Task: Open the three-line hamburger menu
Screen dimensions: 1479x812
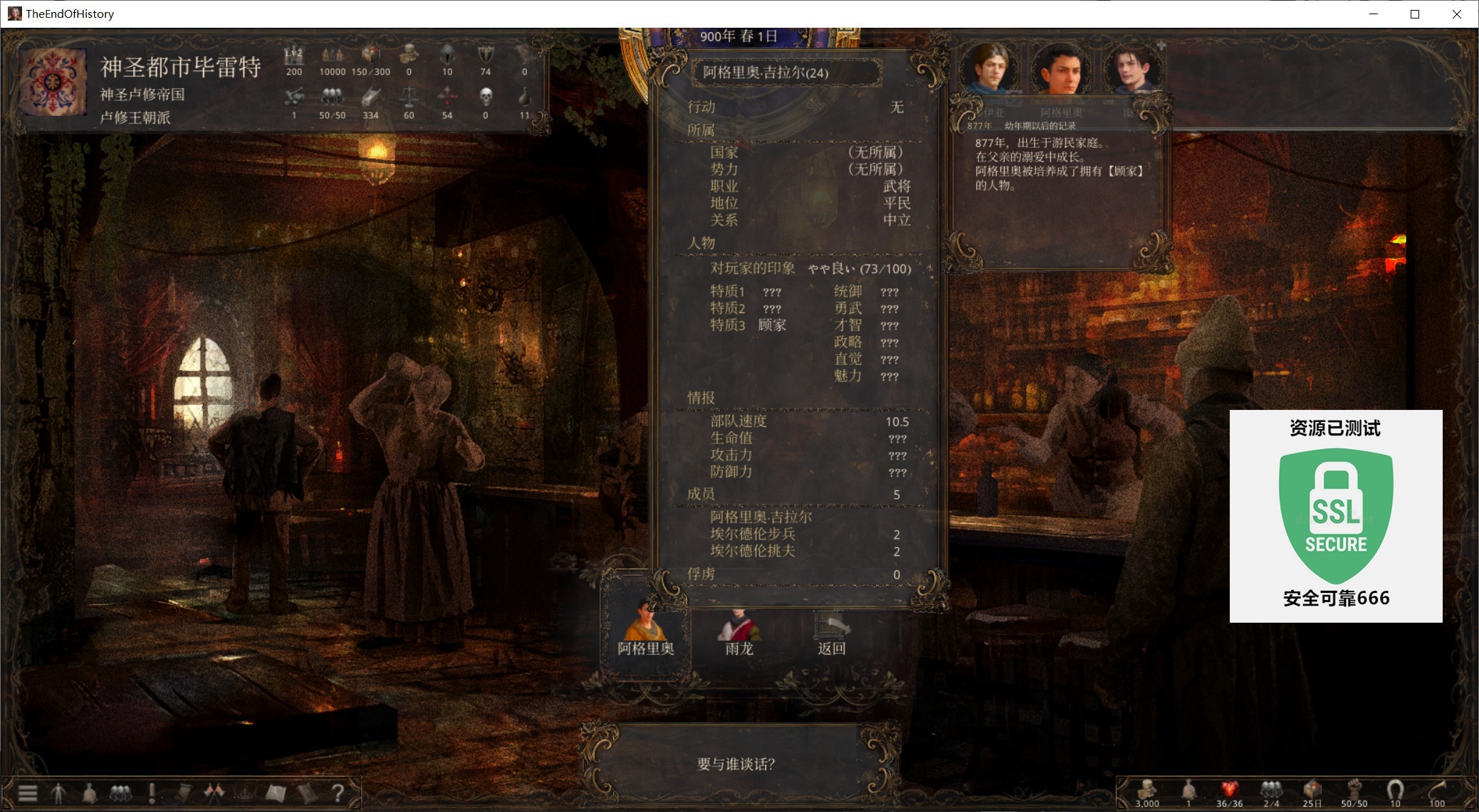Action: point(28,793)
